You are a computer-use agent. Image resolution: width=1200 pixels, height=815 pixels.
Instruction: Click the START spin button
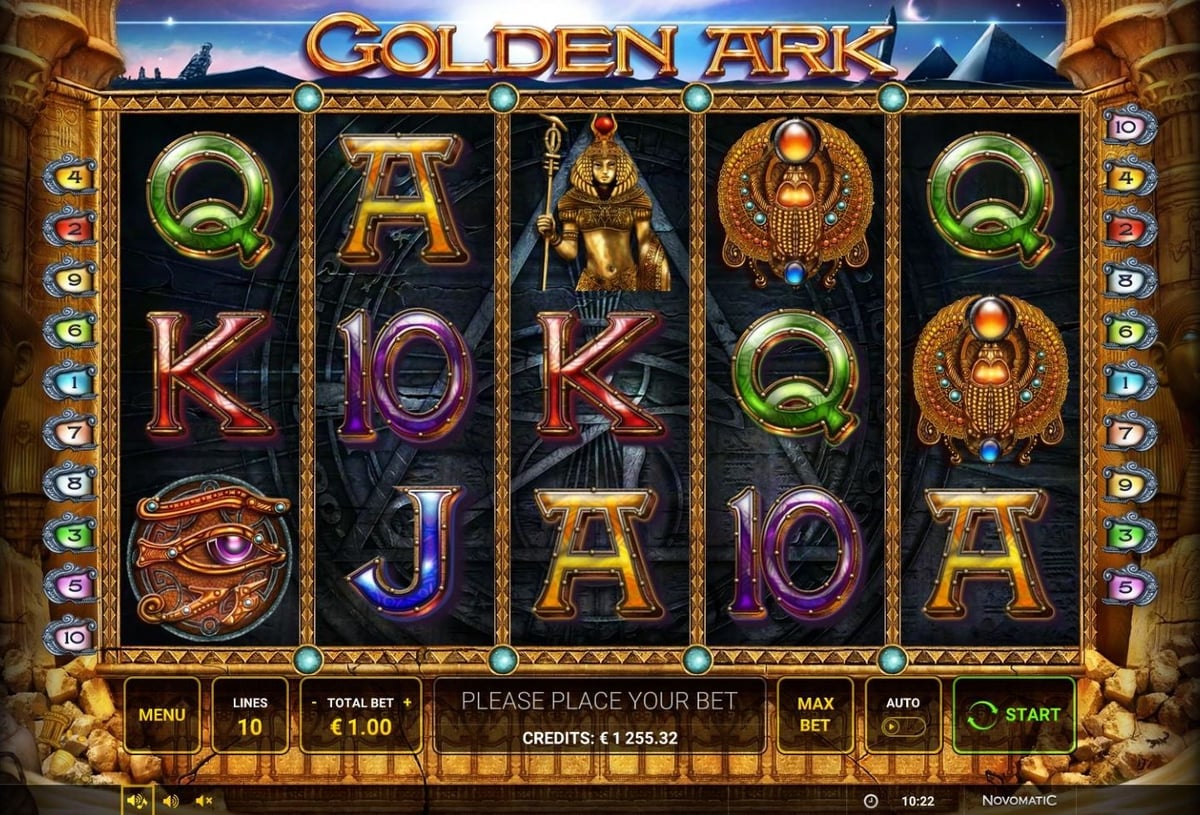coord(1013,714)
